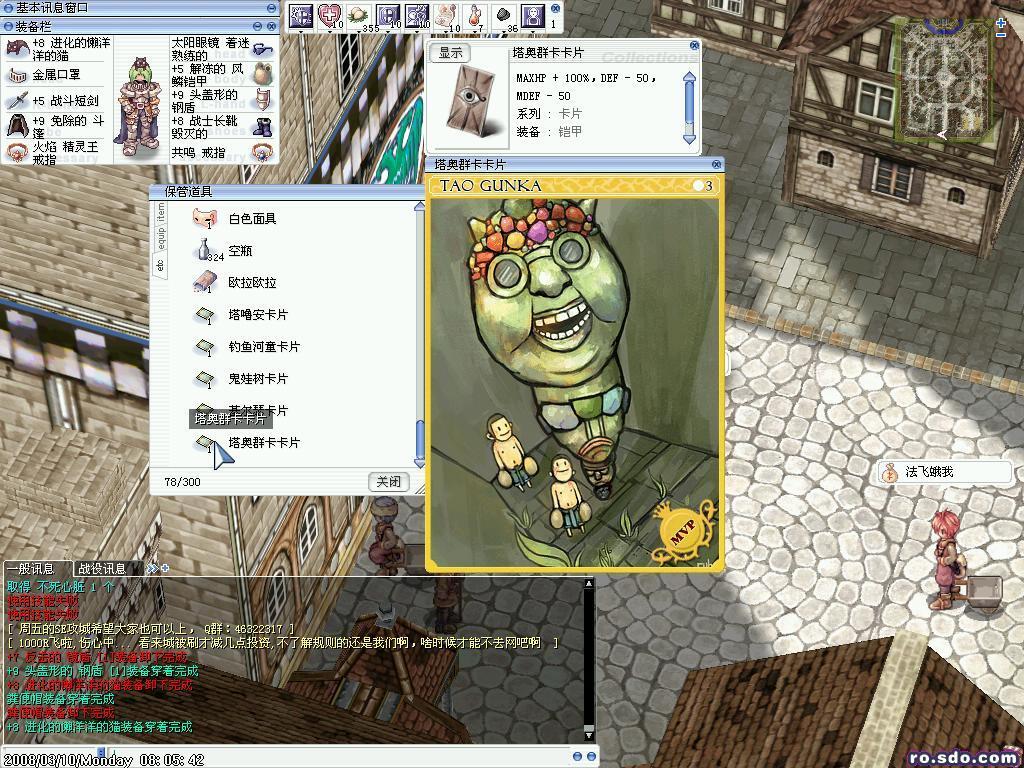
Task: Select the 空瓶 item stack
Action: [240, 251]
